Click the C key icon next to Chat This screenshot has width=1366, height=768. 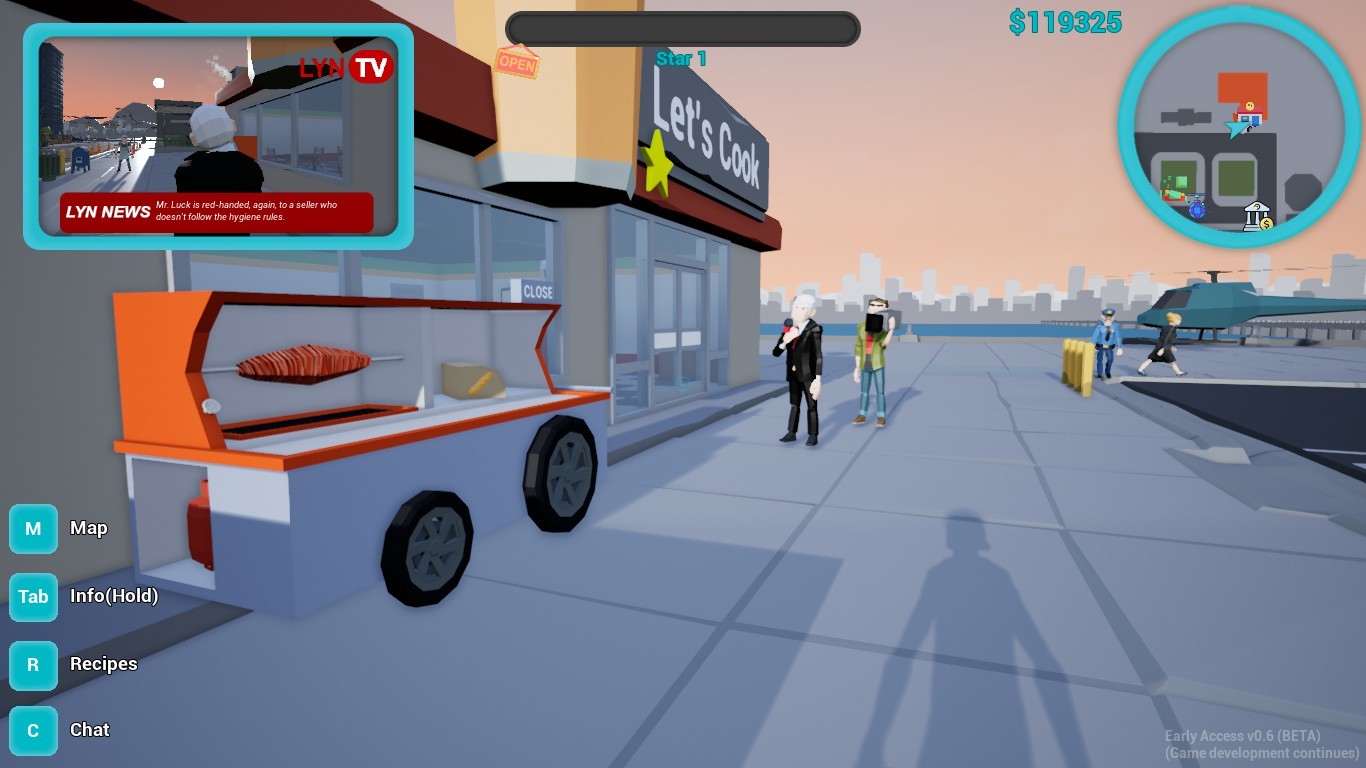pos(33,730)
